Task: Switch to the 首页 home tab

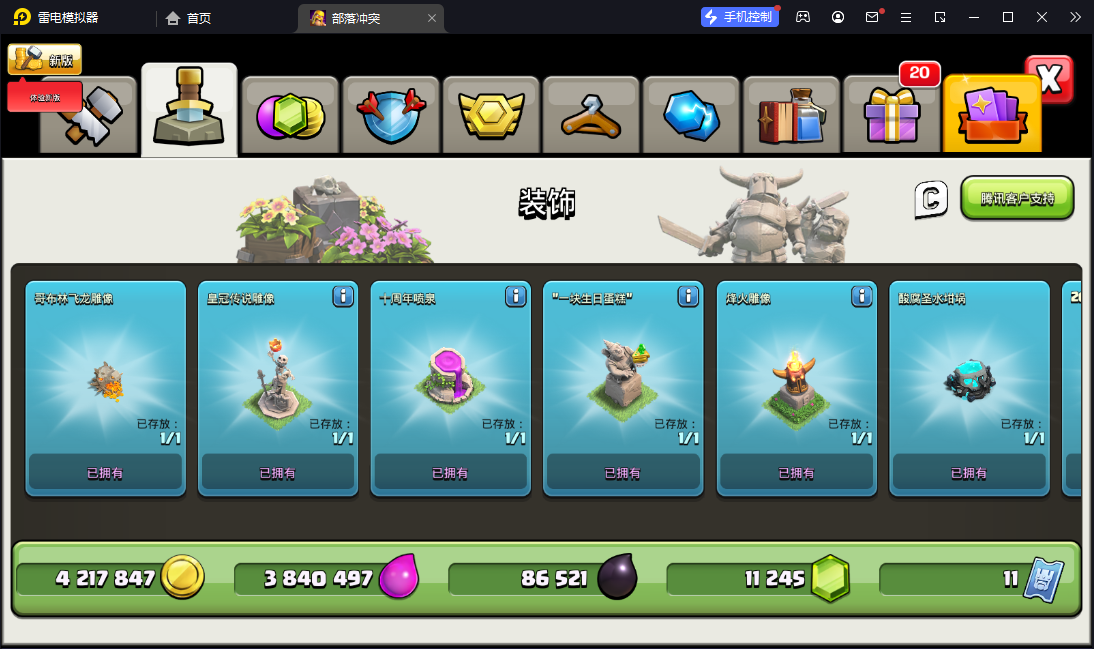Action: pyautogui.click(x=188, y=18)
